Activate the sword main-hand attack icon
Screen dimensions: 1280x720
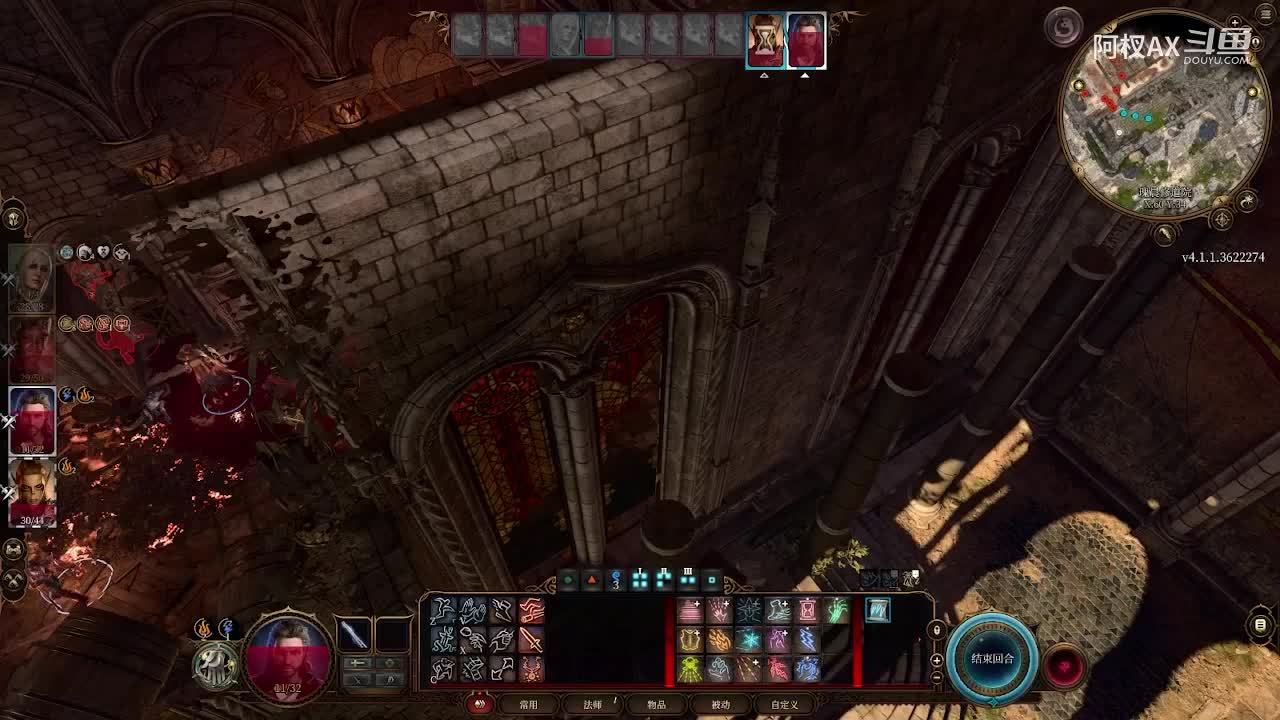coord(530,639)
